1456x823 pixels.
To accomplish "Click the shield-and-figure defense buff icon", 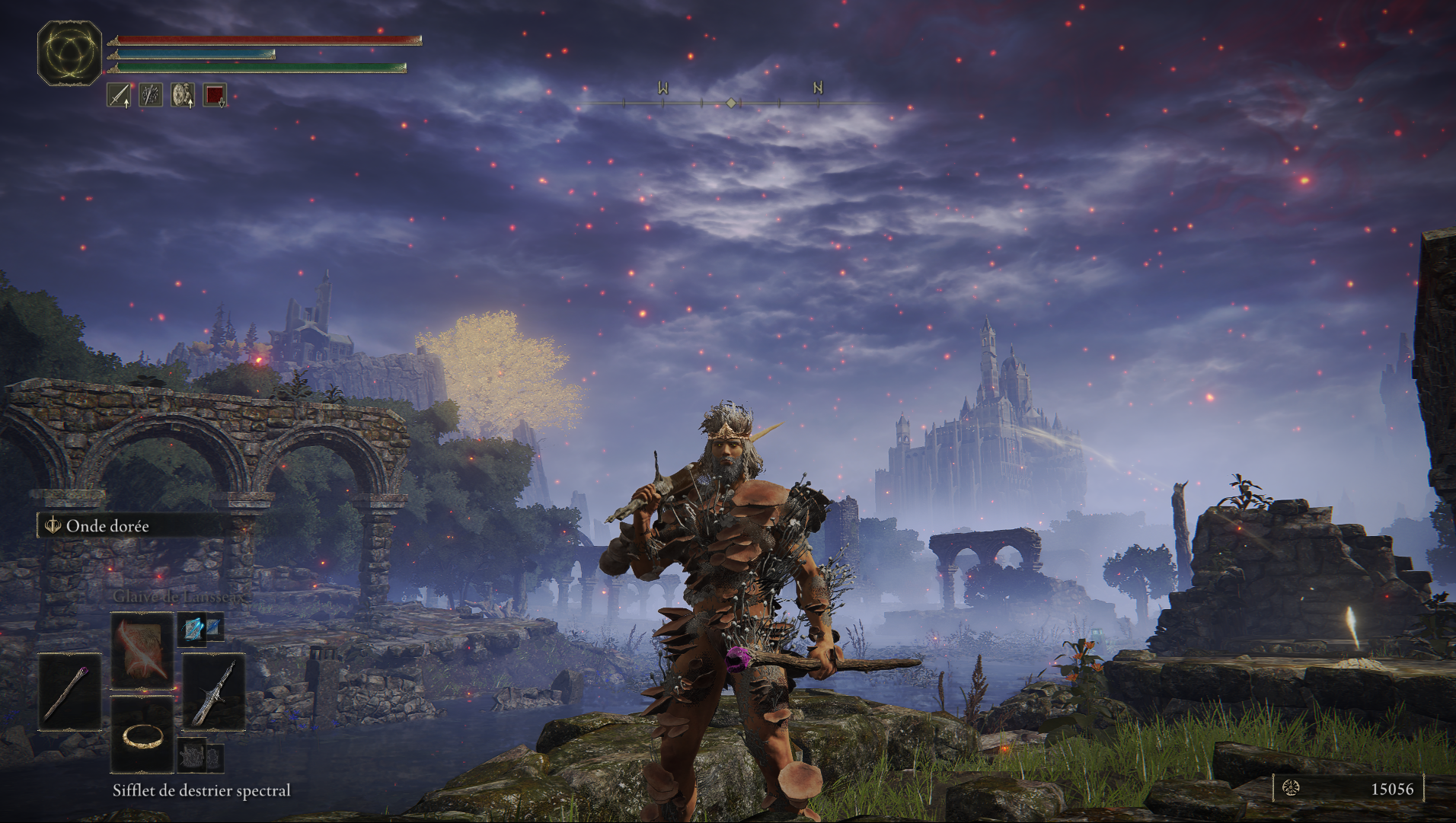I will (x=183, y=95).
